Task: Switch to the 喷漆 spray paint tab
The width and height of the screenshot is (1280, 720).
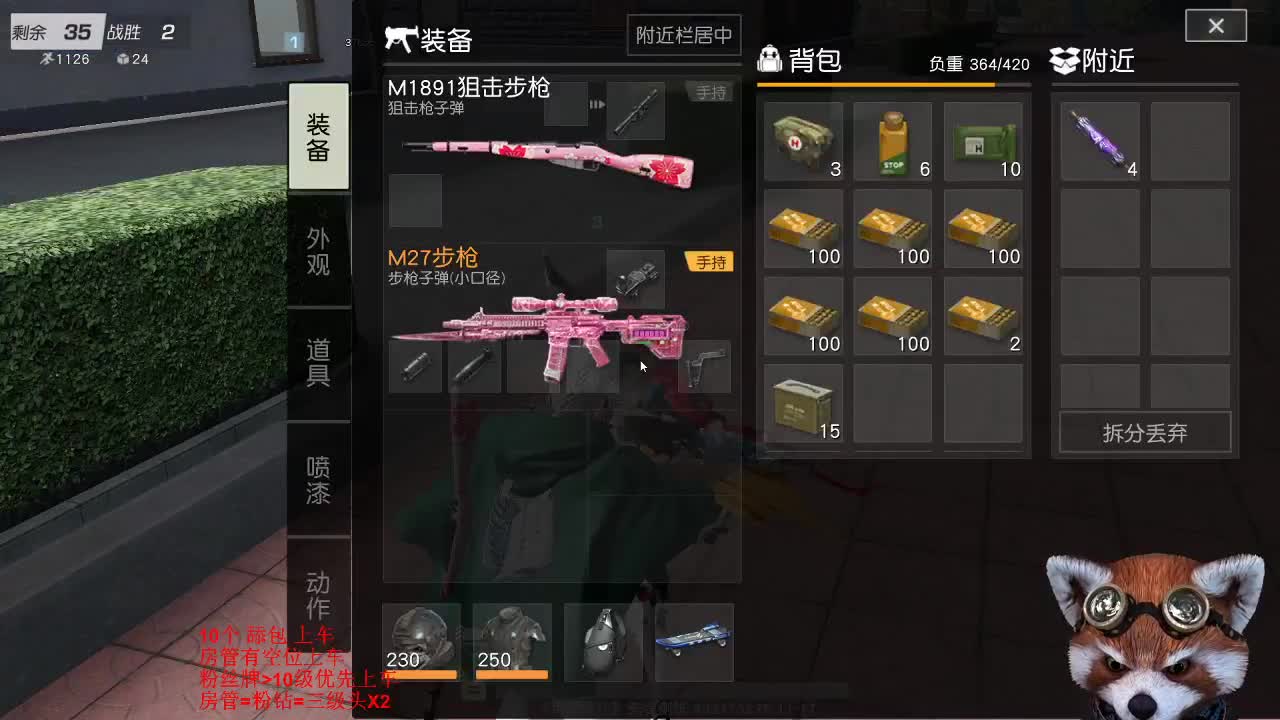Action: pyautogui.click(x=319, y=472)
